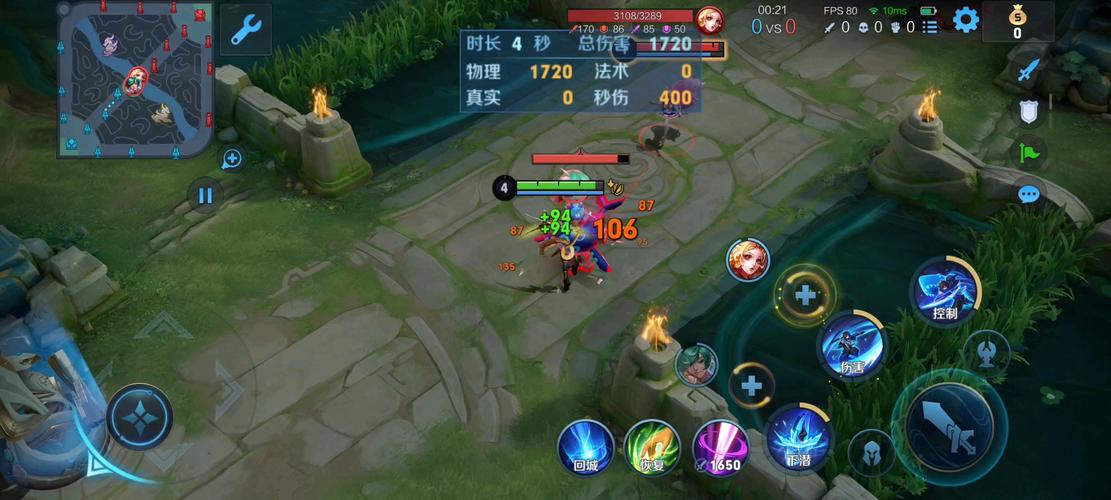This screenshot has width=1111, height=500.
Task: Tap the wrench training tools button
Action: 244,29
